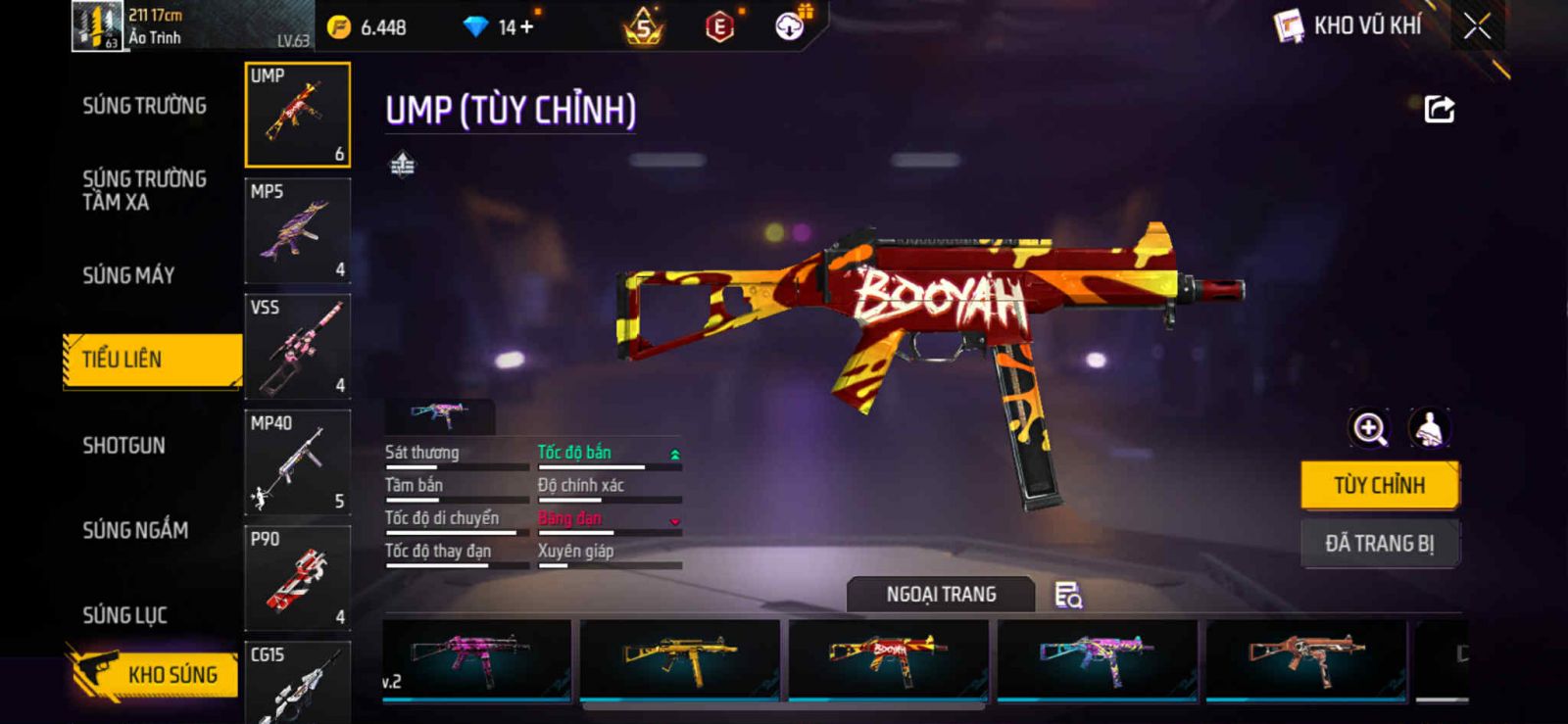Close the weapon armory screen

point(1477,26)
